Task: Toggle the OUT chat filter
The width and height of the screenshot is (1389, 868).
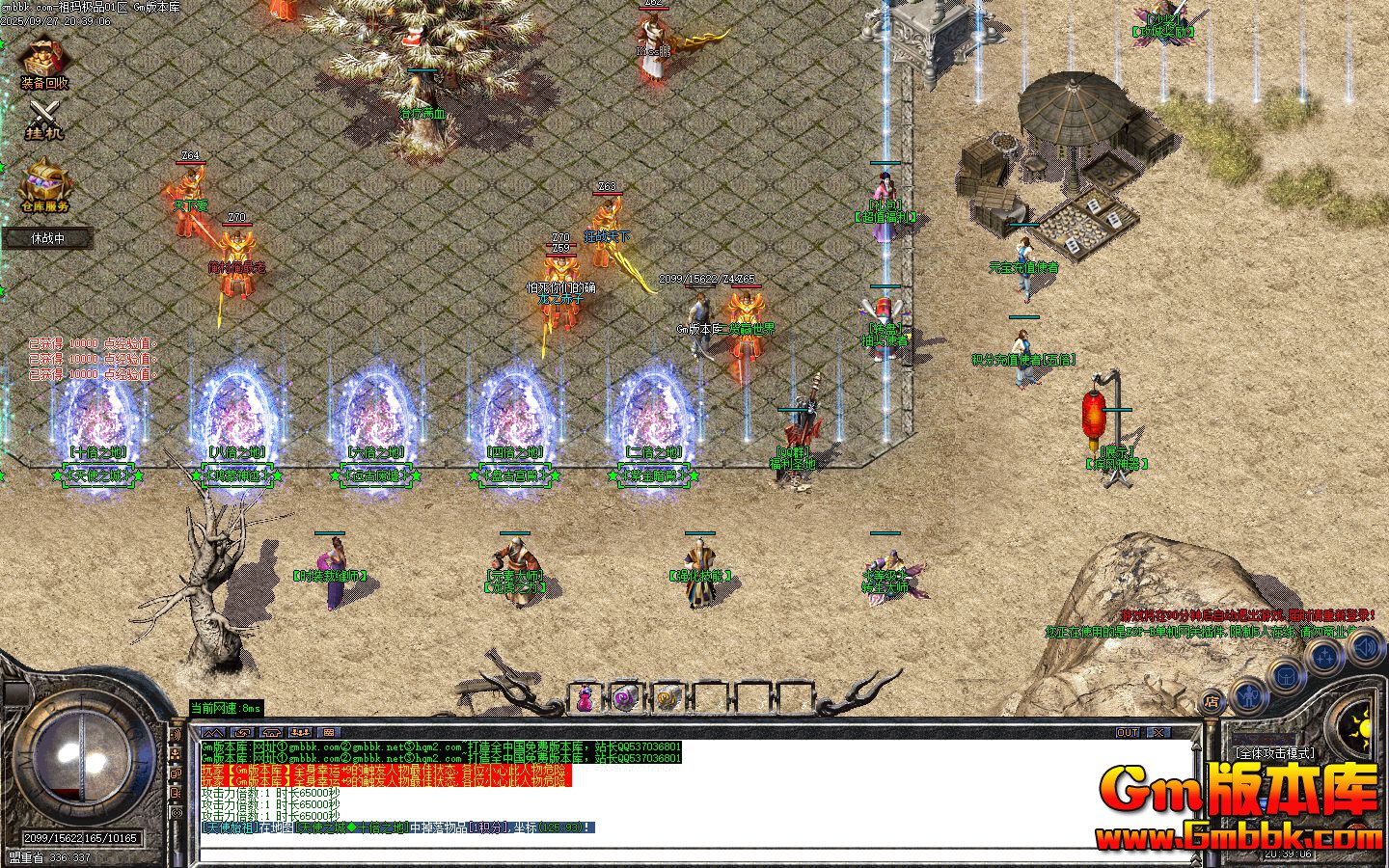Action: (x=1126, y=732)
